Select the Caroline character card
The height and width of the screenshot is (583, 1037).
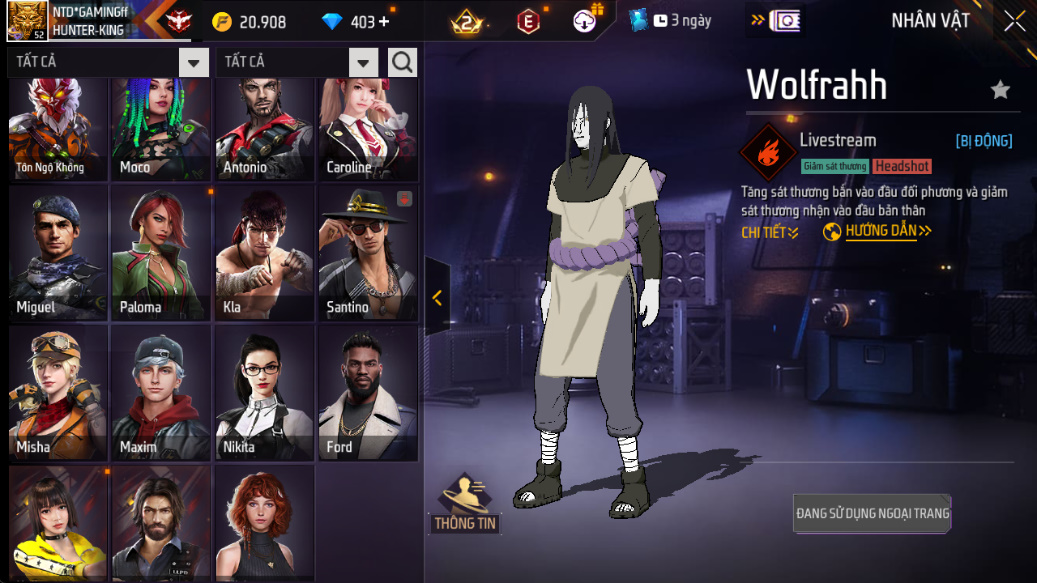point(368,130)
